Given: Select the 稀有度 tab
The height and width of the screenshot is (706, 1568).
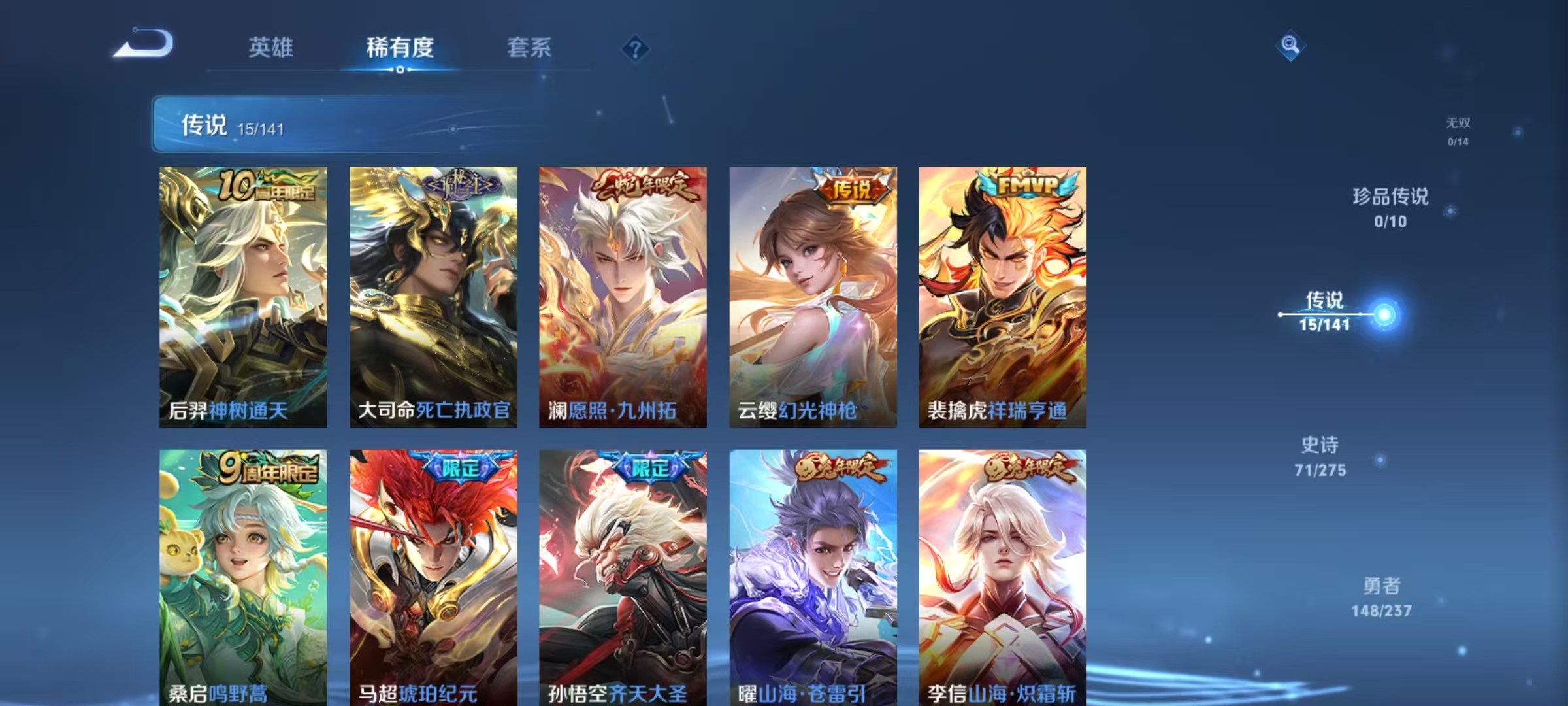Looking at the screenshot, I should [401, 48].
